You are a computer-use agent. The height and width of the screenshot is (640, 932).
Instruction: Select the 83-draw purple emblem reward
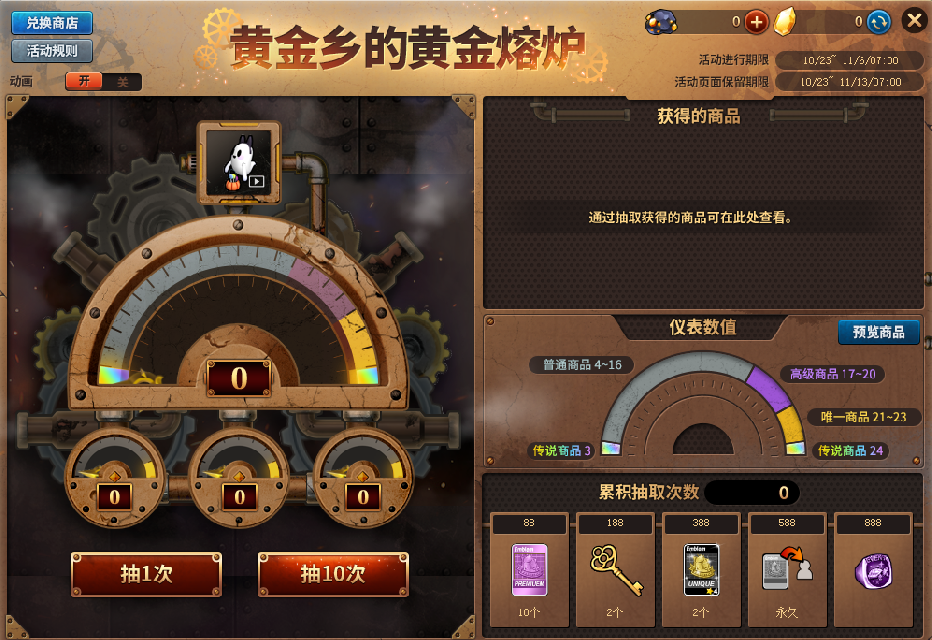pyautogui.click(x=529, y=570)
